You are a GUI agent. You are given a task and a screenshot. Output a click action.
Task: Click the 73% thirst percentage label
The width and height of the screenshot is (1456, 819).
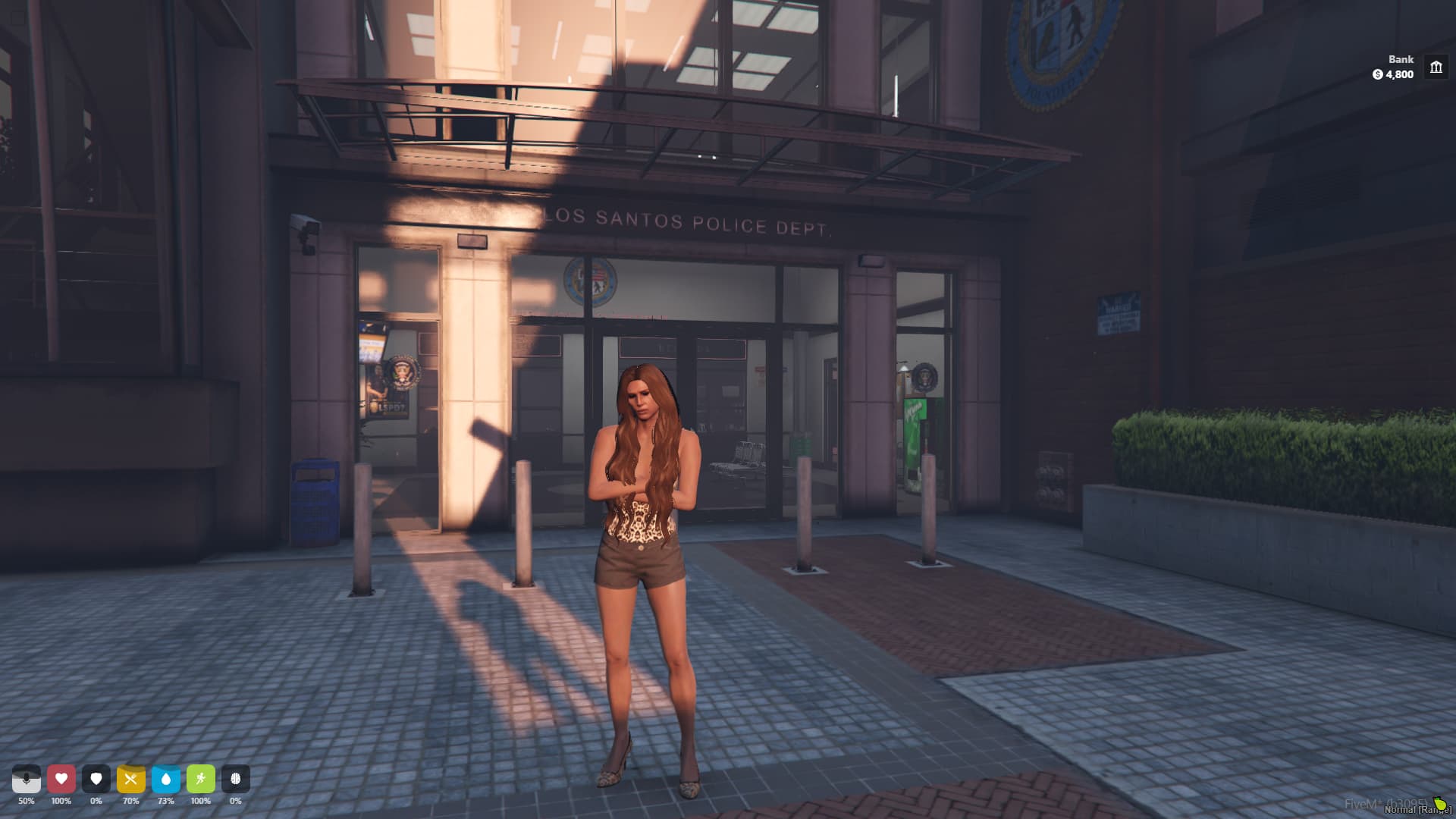point(166,800)
